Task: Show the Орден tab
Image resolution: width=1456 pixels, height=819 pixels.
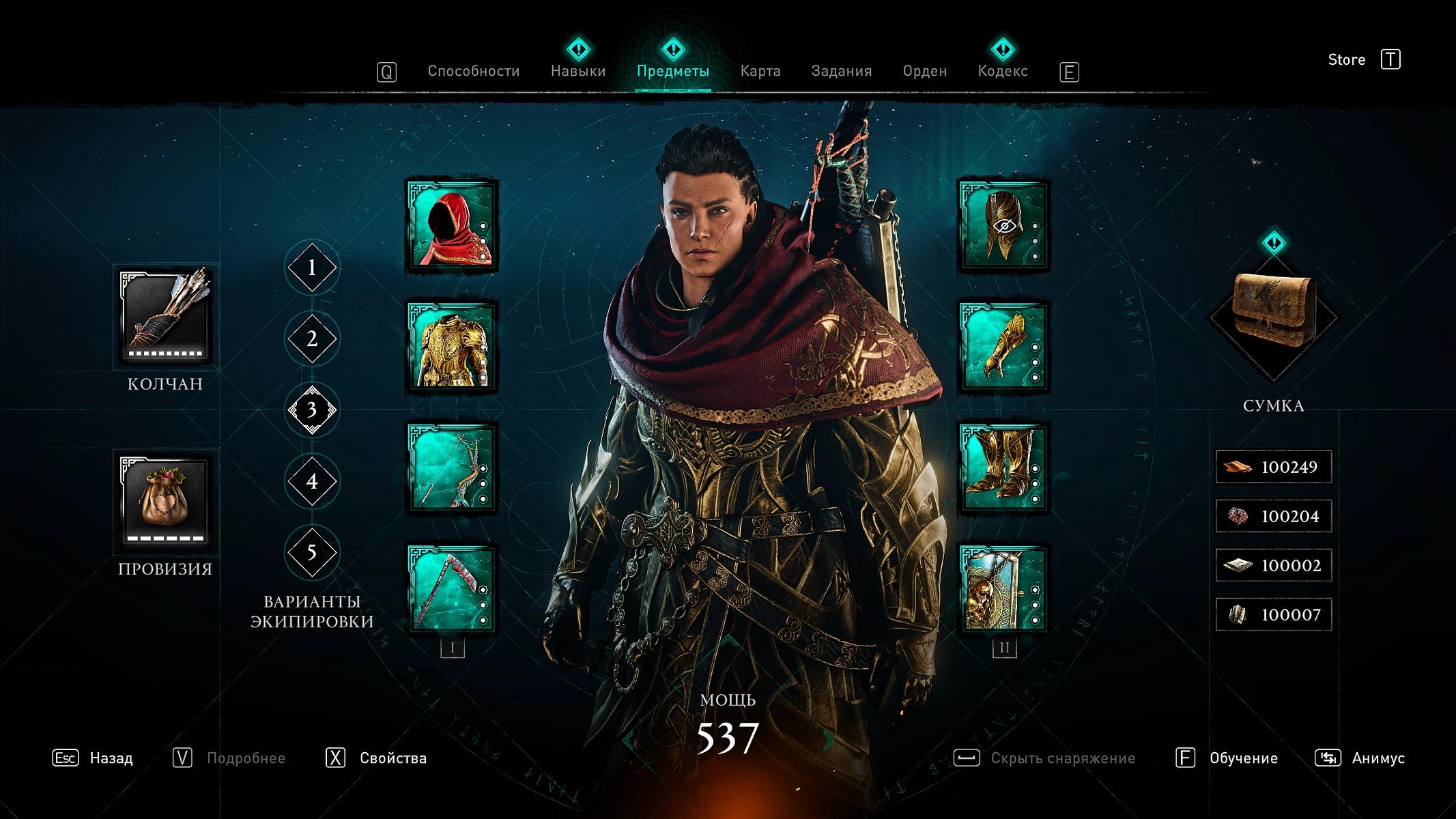Action: [924, 71]
